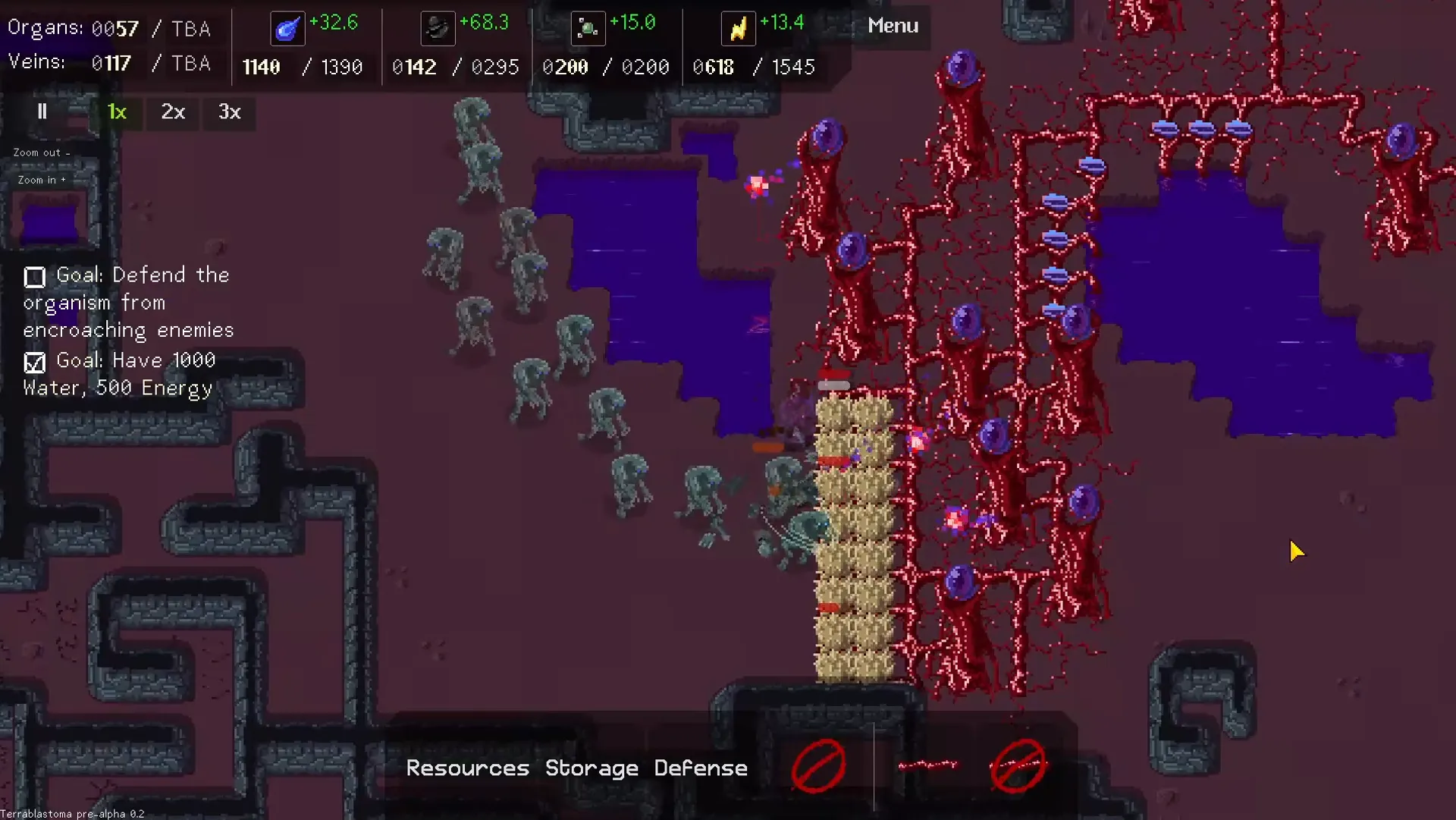Viewport: 1456px width, 820px height.
Task: Choose 3x game speed
Action: [x=229, y=112]
